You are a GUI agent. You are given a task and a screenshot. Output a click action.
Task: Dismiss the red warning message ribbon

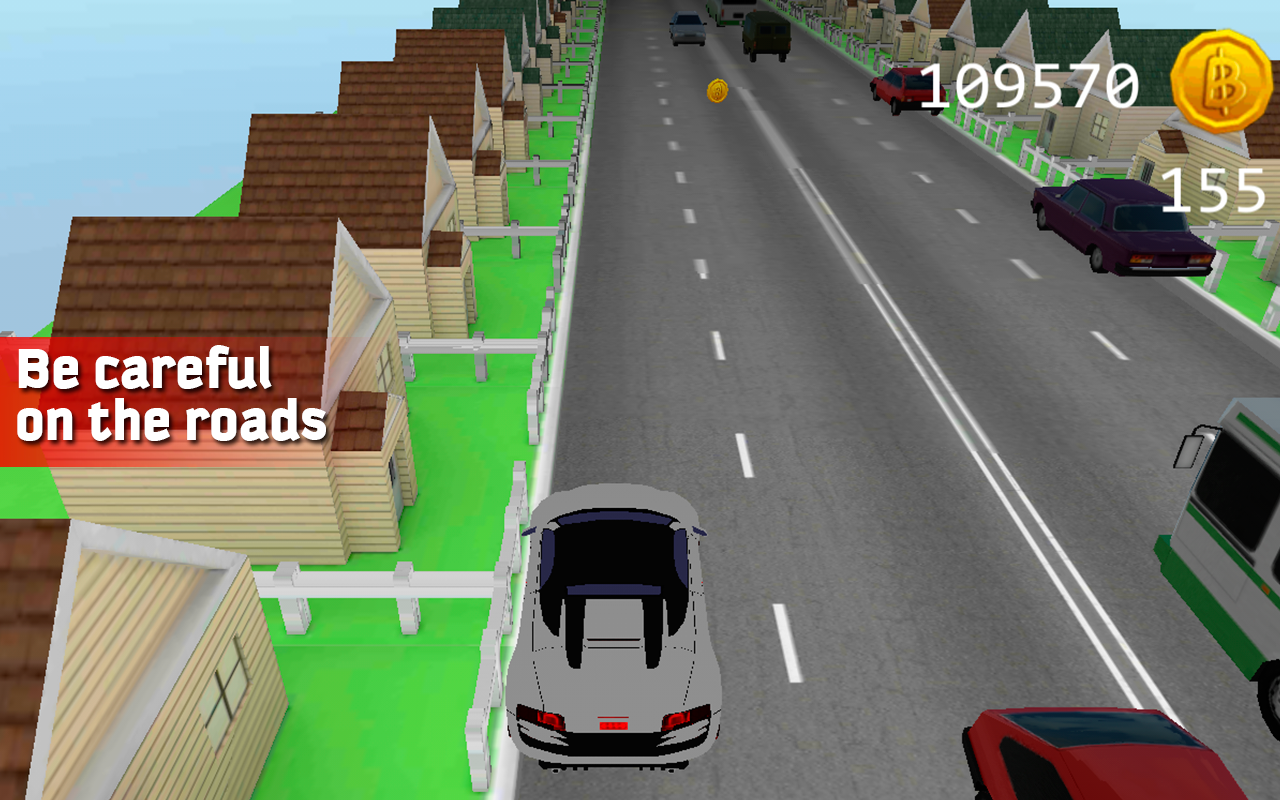click(x=170, y=395)
